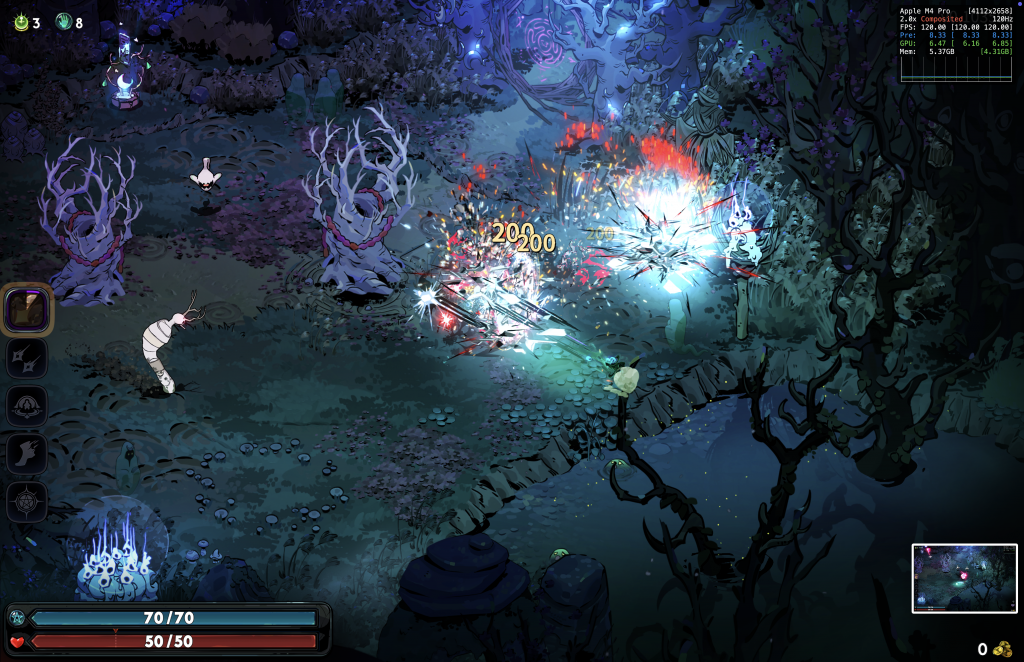
Task: Select the cast ring ability icon
Action: [27, 406]
